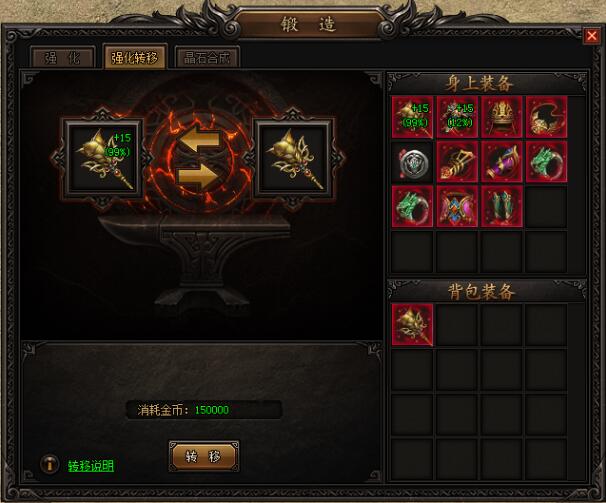Screen dimensions: 606x503
Task: Choose the equipped purple bracelet
Action: point(501,161)
